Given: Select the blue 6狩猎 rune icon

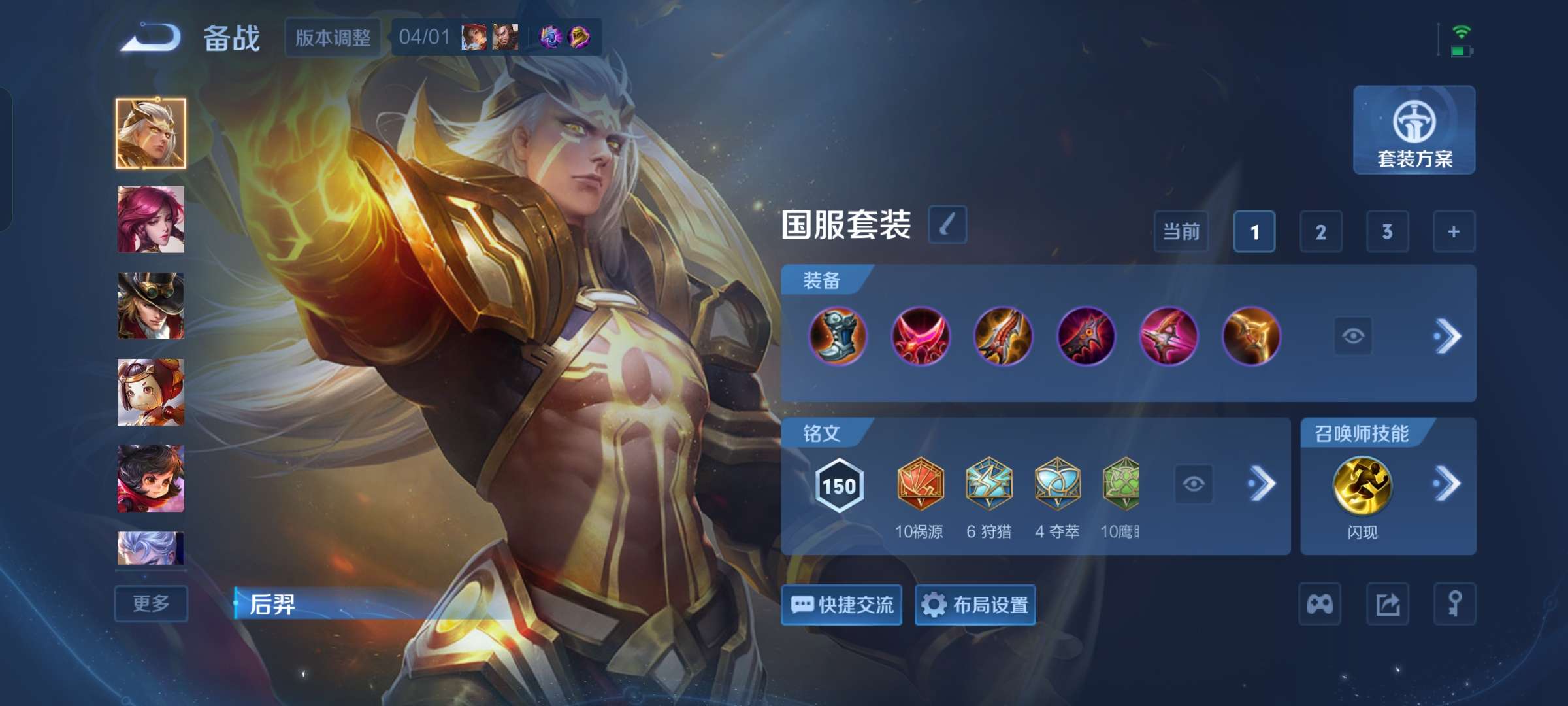Looking at the screenshot, I should click(990, 482).
